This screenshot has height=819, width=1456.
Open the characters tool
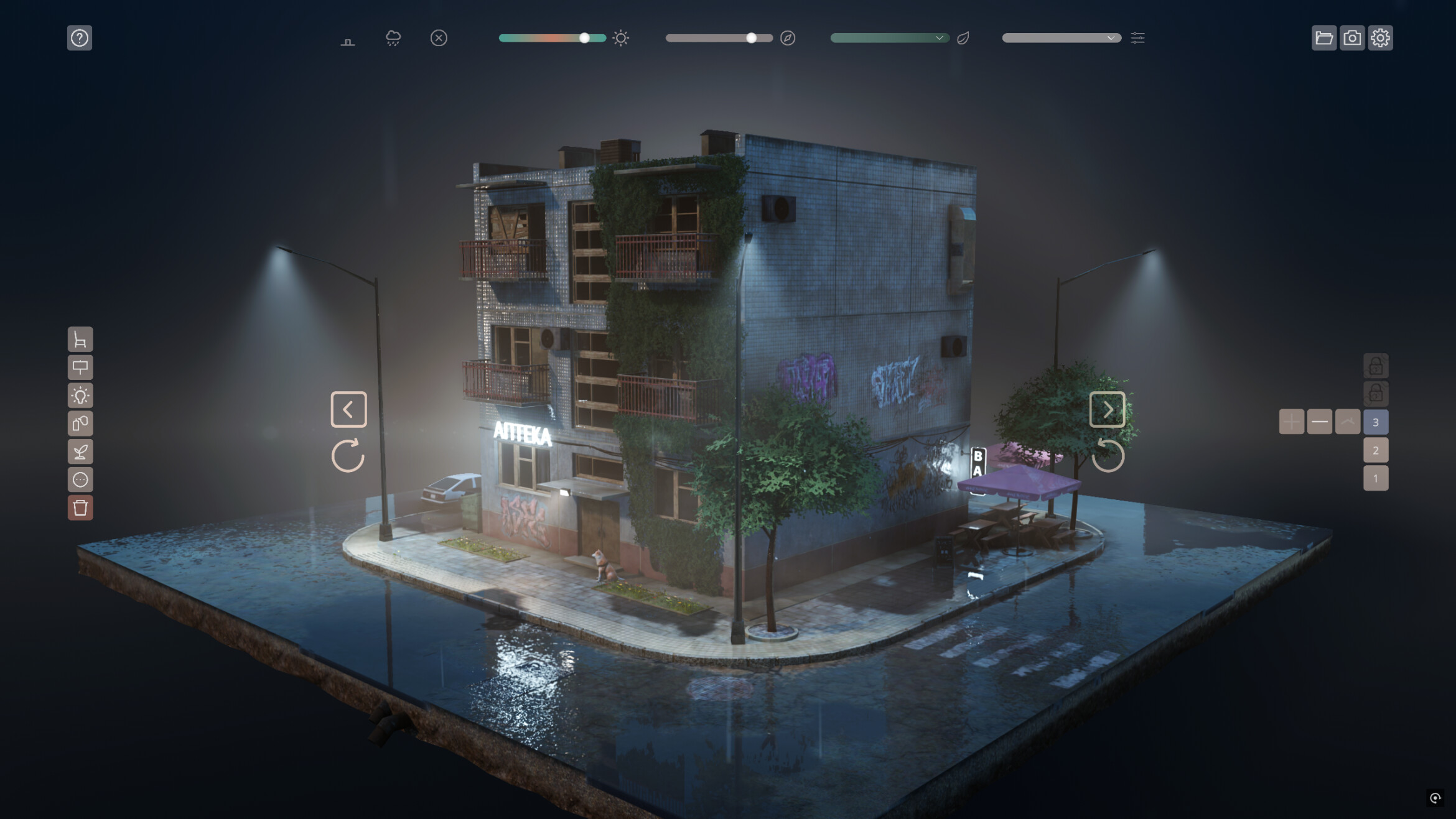(x=80, y=479)
